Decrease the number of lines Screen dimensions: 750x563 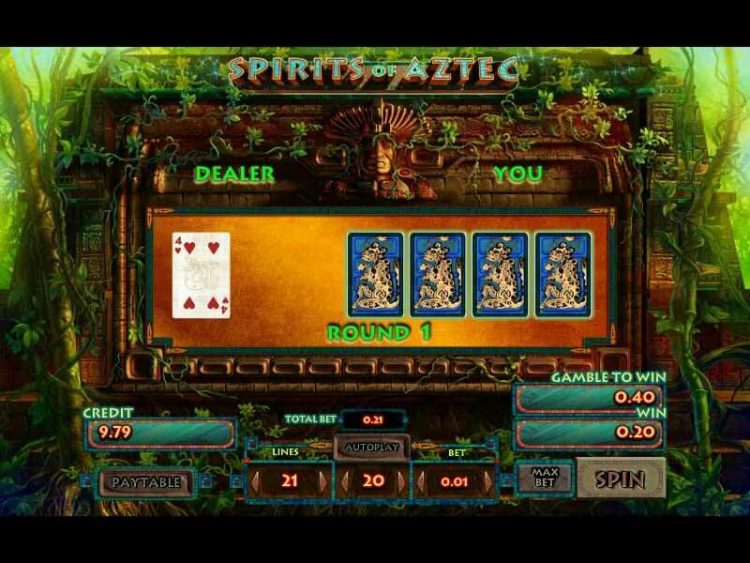coord(254,481)
